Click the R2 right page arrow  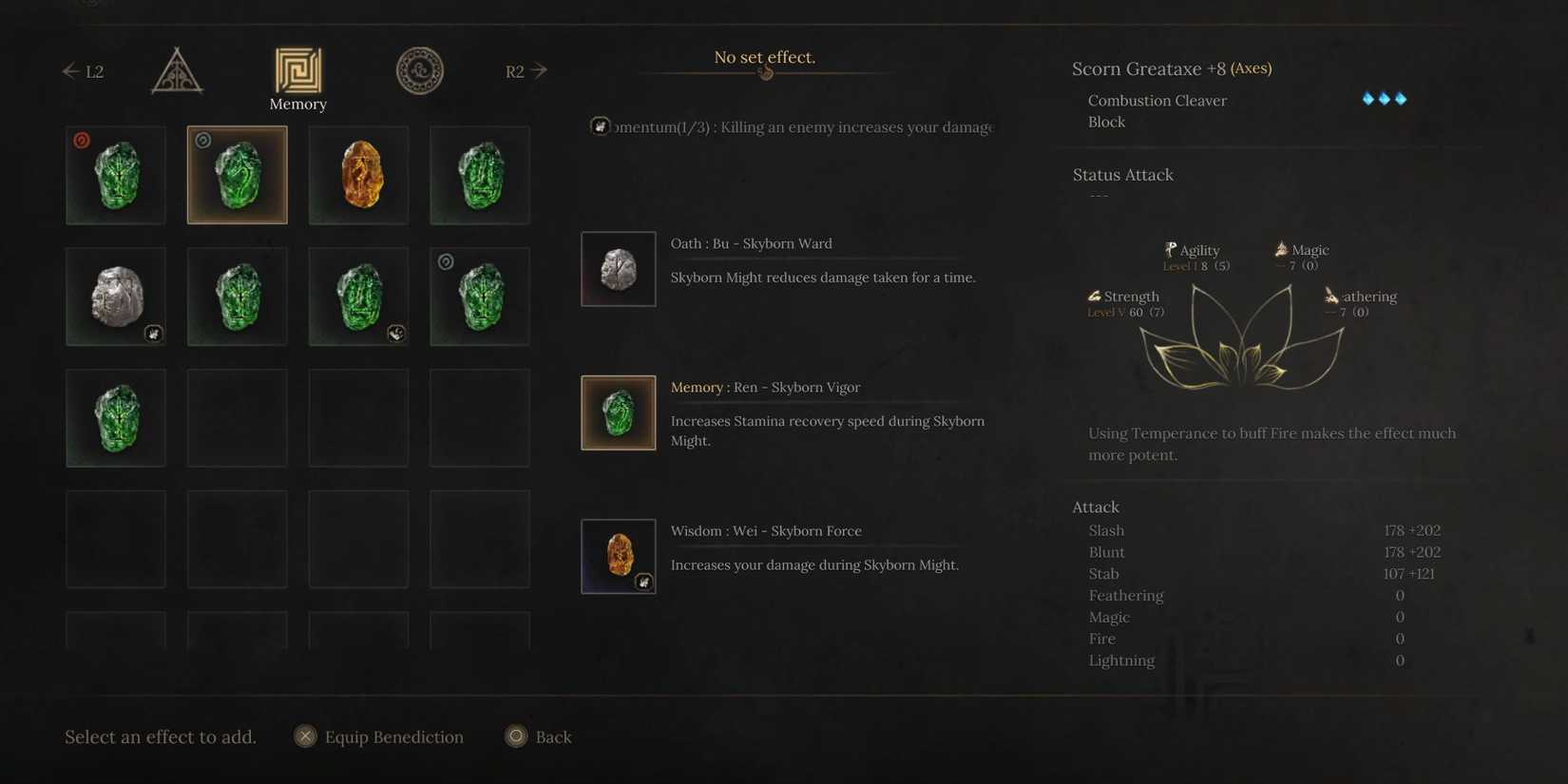click(x=526, y=70)
